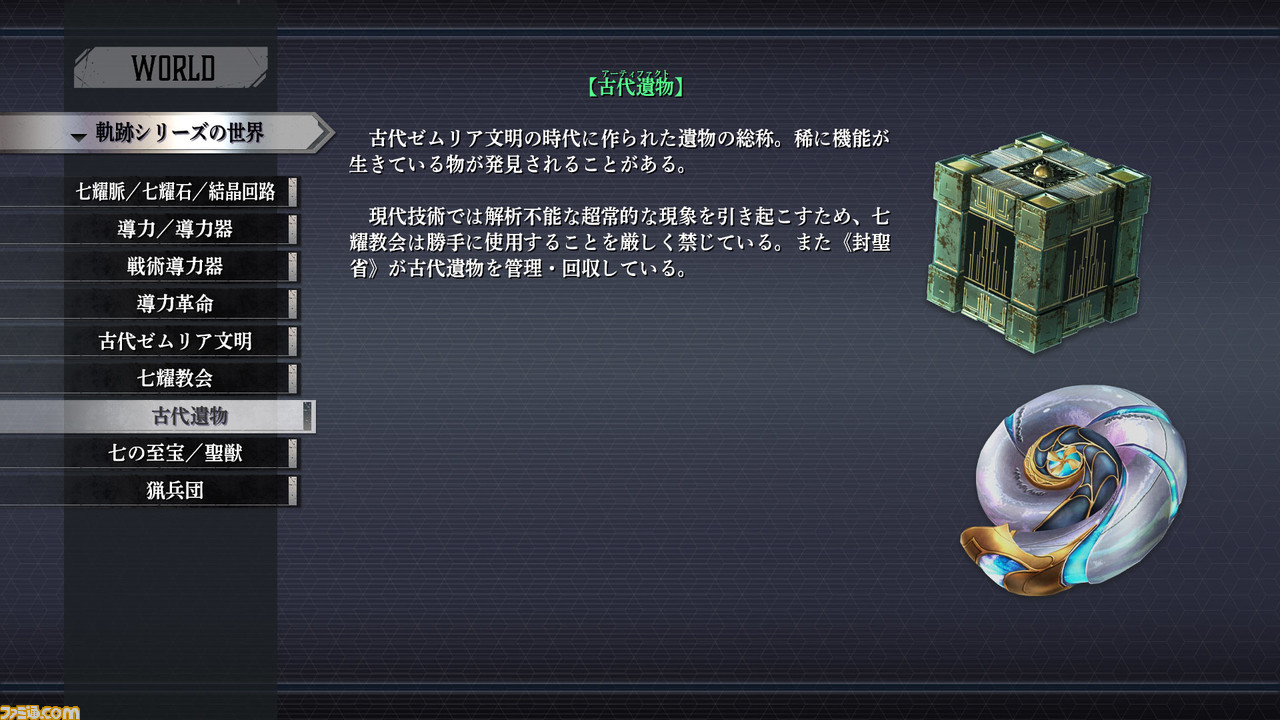The height and width of the screenshot is (720, 1280).
Task: Collapse the 軌跡シリーズの世界 category
Action: (x=170, y=130)
